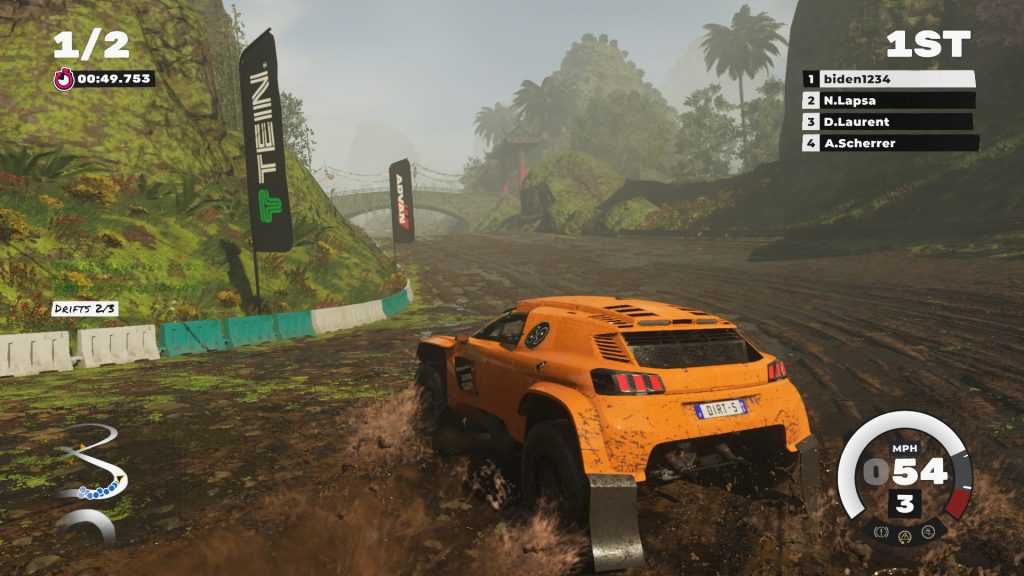This screenshot has height=576, width=1024.
Task: Select N.Lapsa in the standings list
Action: 889,100
